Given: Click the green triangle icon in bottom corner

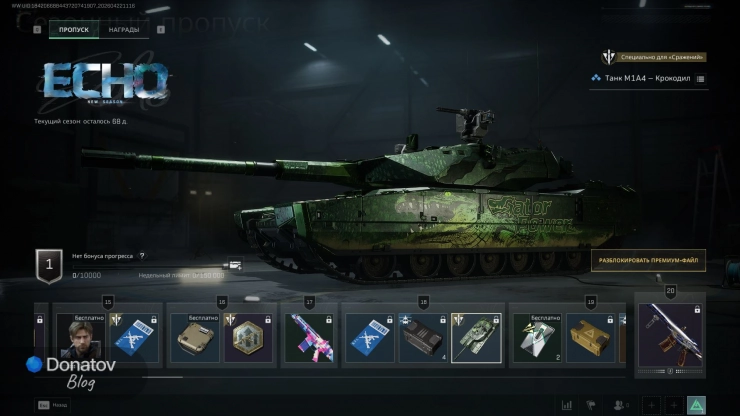Looking at the screenshot, I should coord(696,405).
